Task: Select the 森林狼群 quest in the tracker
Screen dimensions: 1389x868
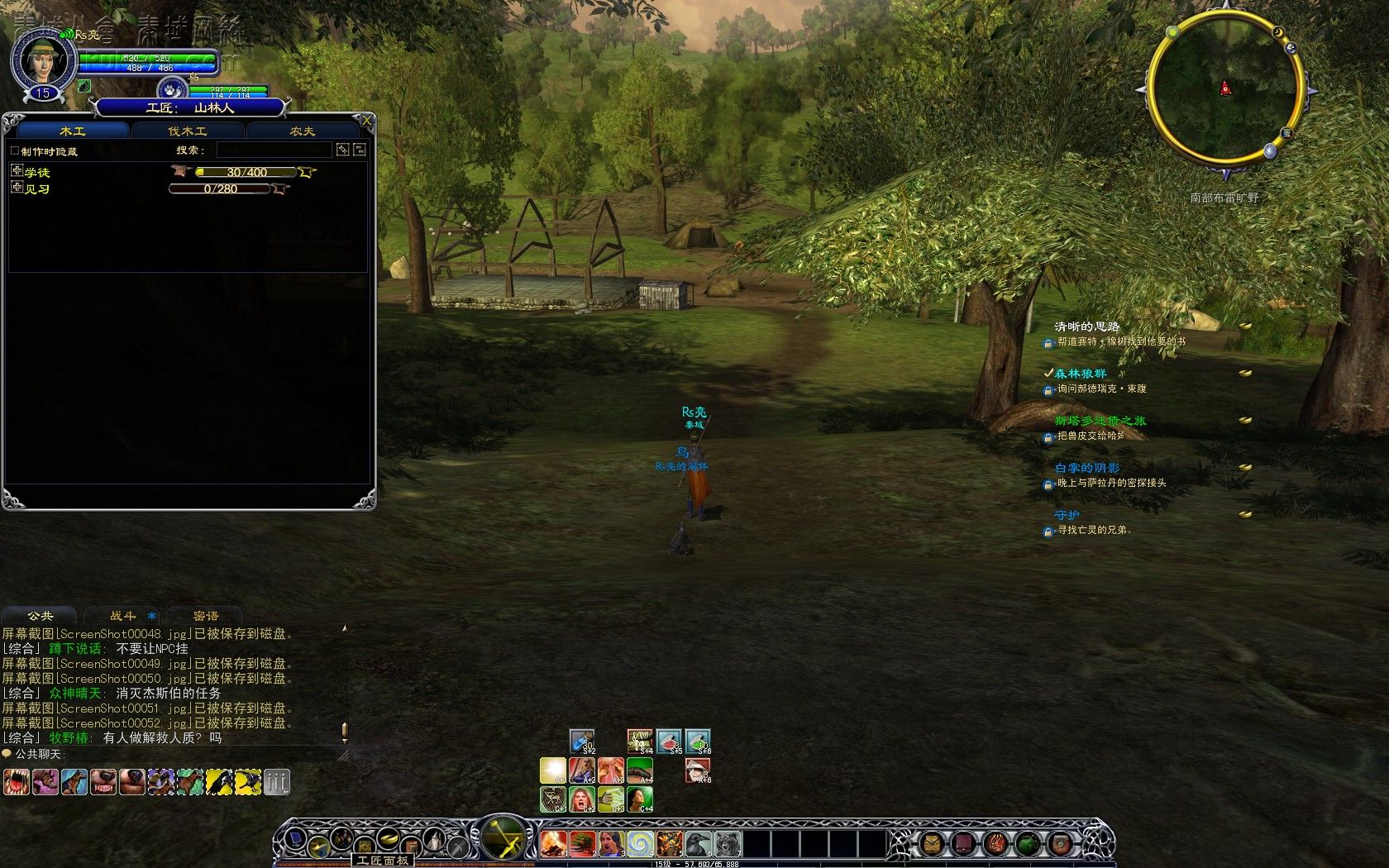Action: click(x=1080, y=374)
